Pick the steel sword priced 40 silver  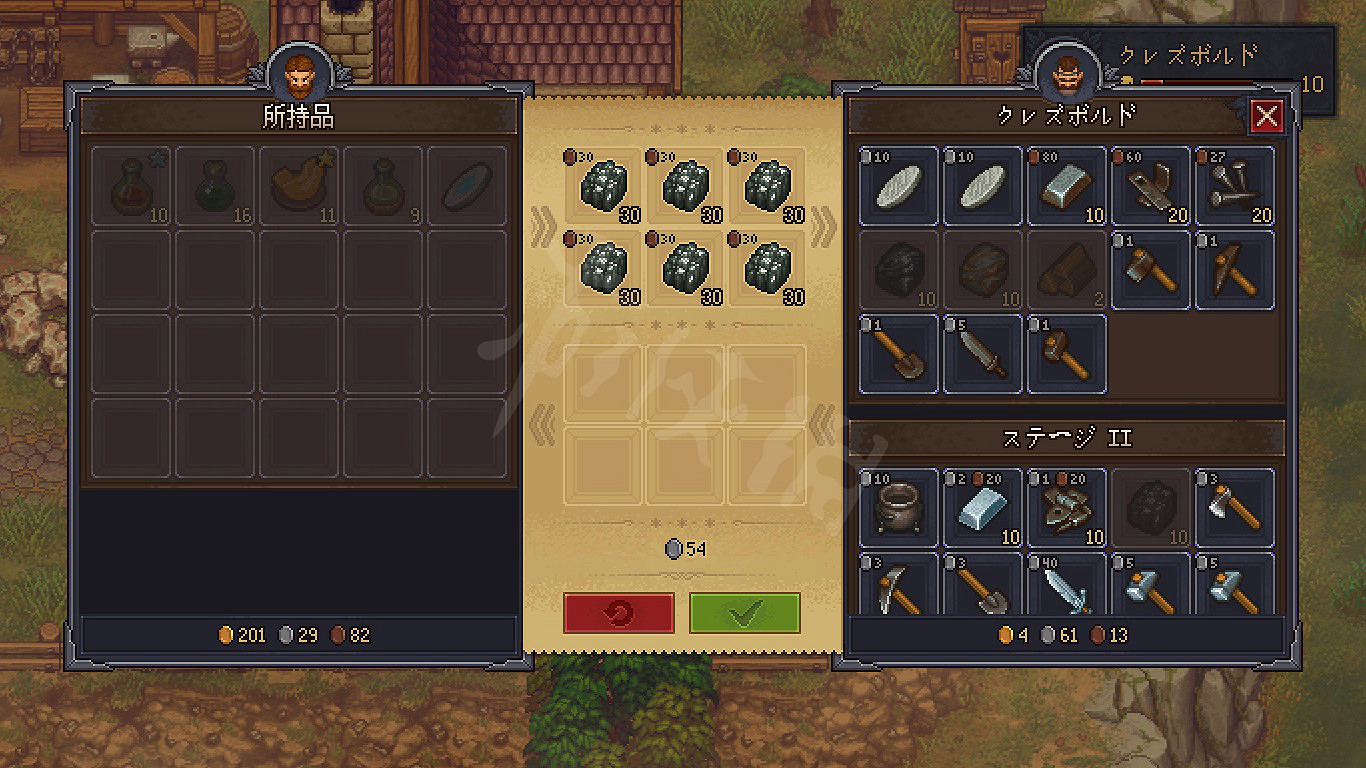pyautogui.click(x=1067, y=585)
